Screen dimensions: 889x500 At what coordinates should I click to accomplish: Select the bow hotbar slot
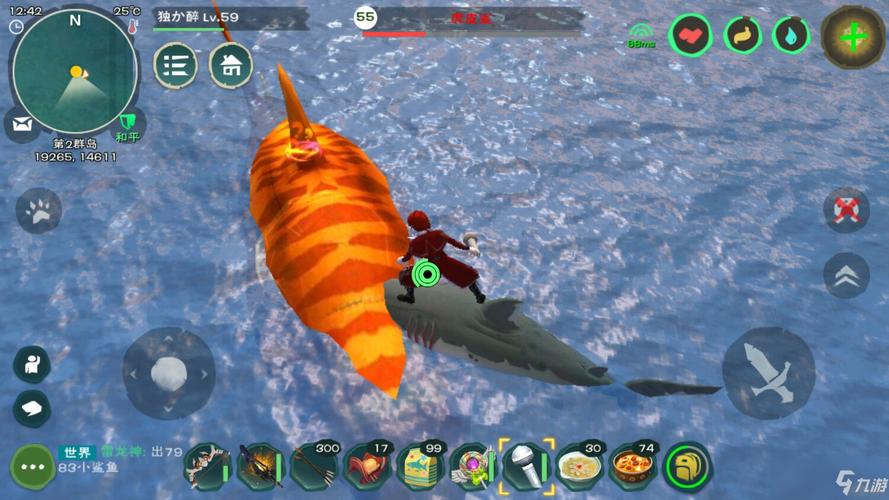pos(207,467)
